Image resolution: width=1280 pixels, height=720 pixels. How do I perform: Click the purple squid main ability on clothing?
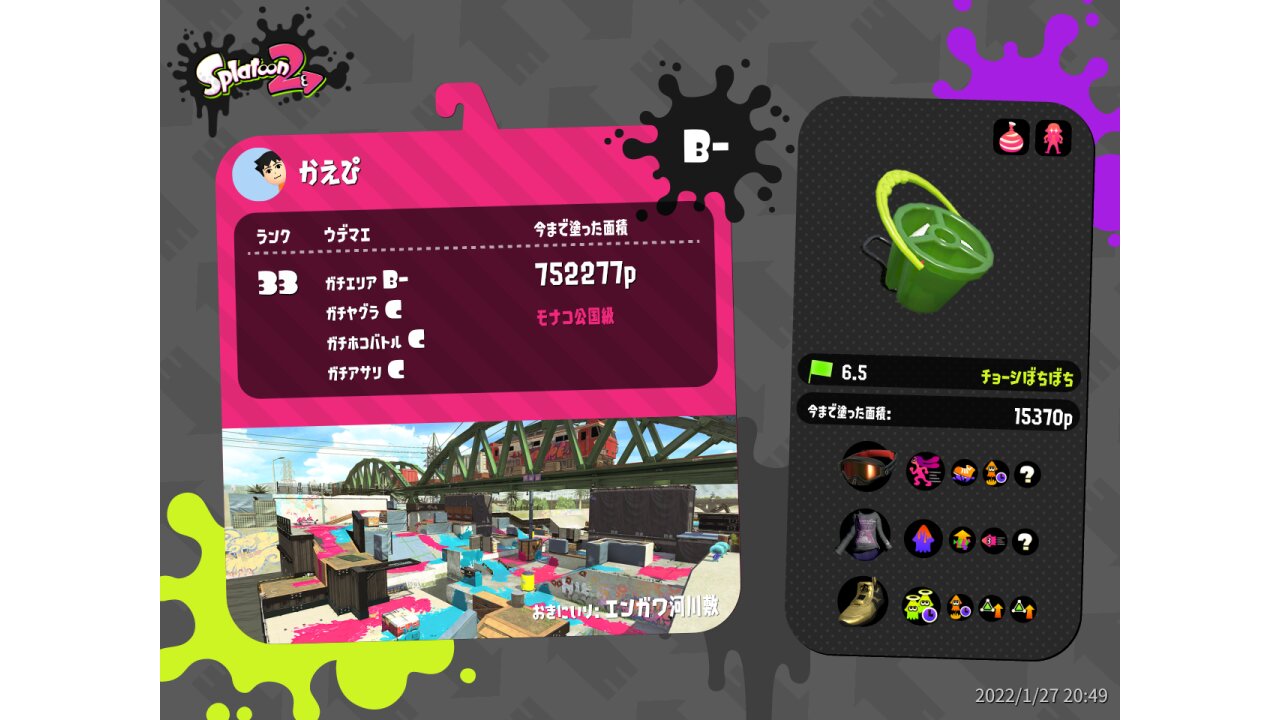(x=923, y=539)
